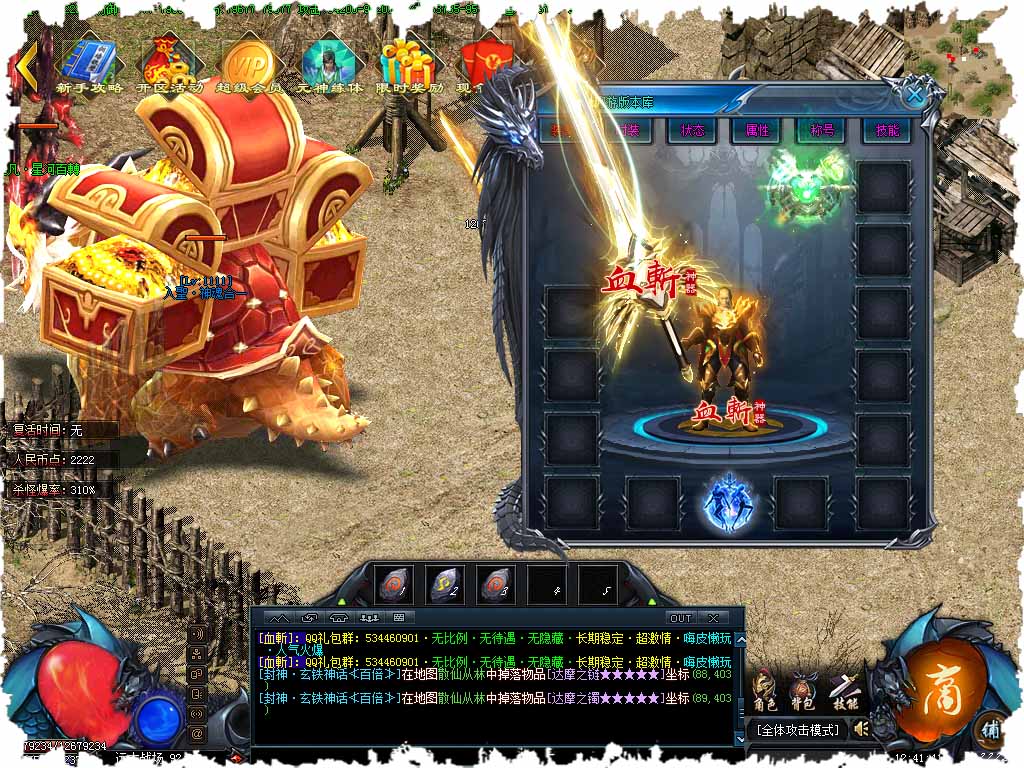Click the yellow left arrow collapsing top icons
Viewport: 1024px width, 768px height.
[x=27, y=66]
